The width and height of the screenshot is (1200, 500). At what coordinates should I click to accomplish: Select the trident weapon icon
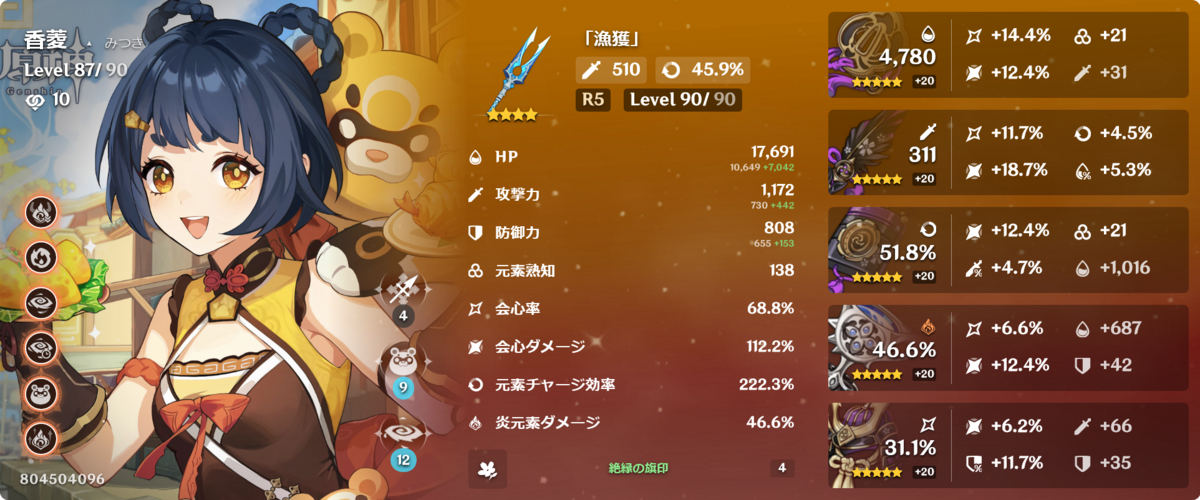click(x=518, y=70)
